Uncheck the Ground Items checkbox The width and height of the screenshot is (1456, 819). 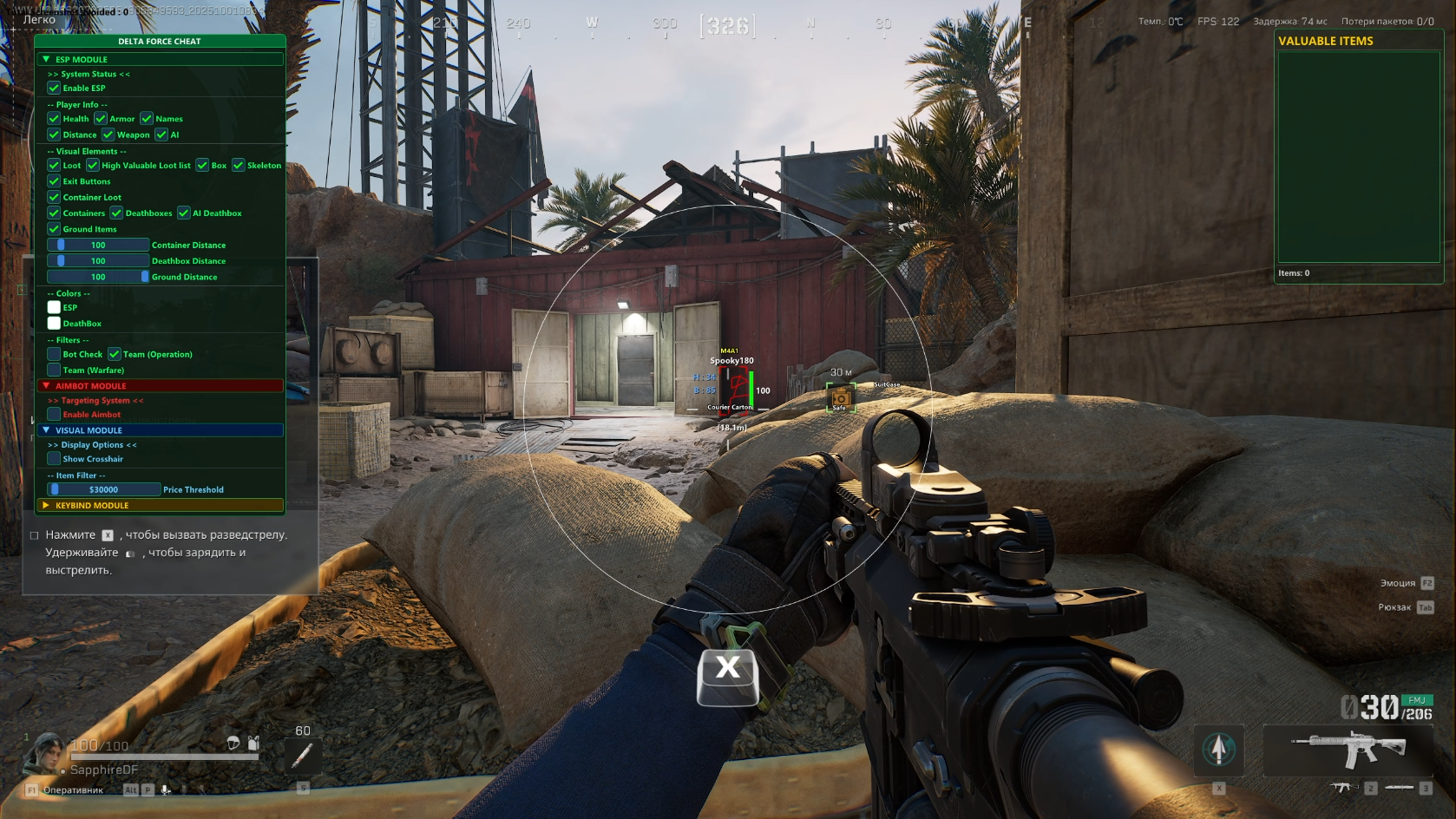pos(54,229)
